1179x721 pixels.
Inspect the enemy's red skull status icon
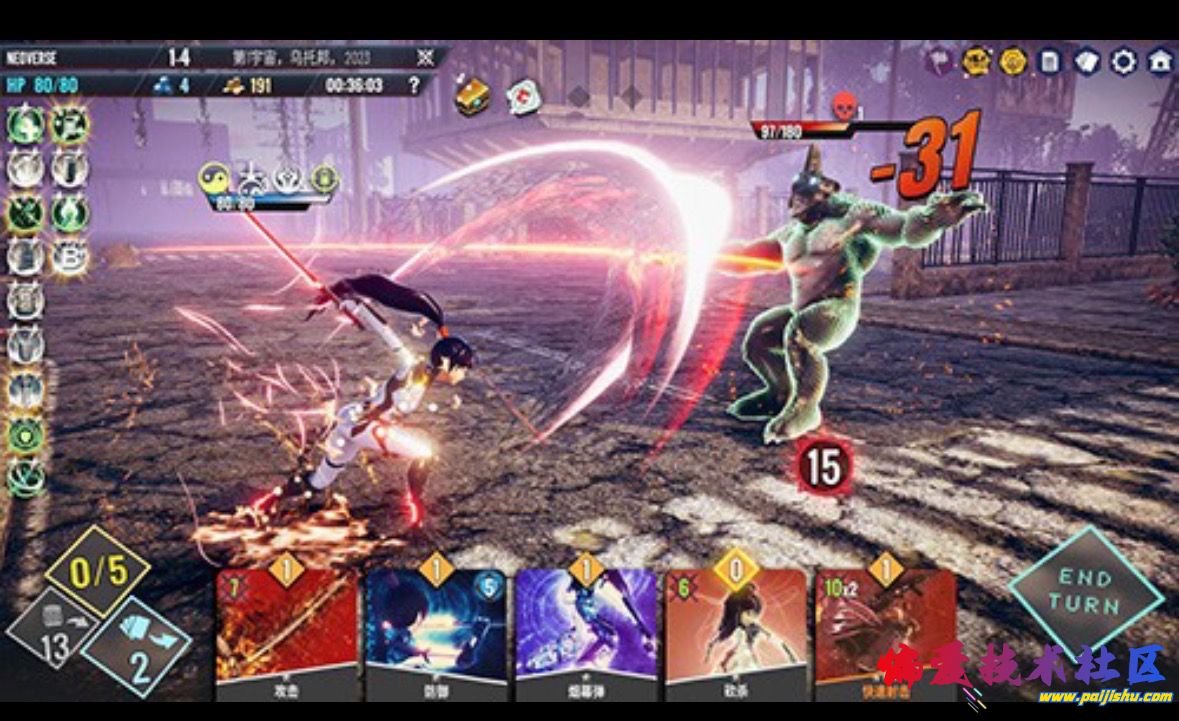843,106
